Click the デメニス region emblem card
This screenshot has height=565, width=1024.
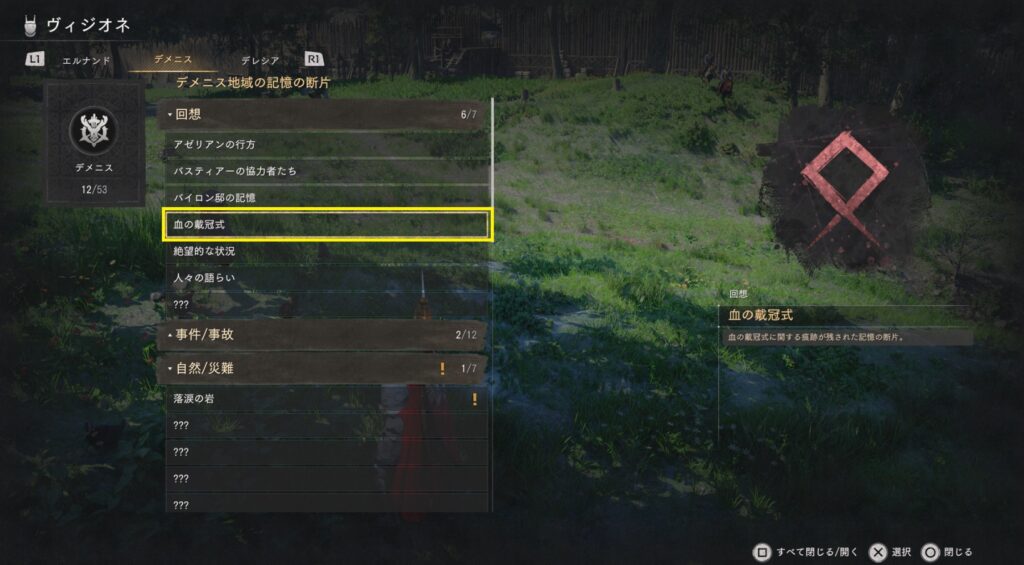coord(94,143)
